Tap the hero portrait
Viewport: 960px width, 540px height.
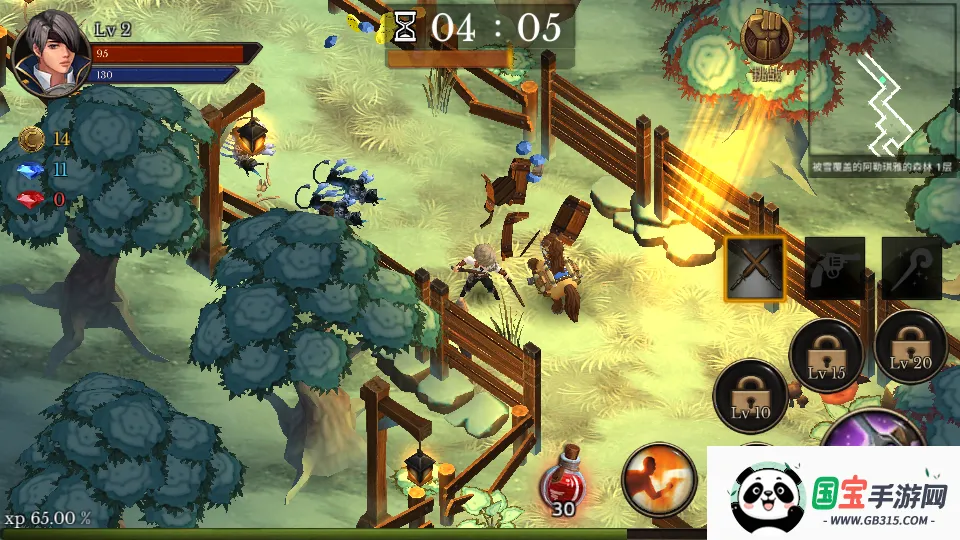(48, 52)
